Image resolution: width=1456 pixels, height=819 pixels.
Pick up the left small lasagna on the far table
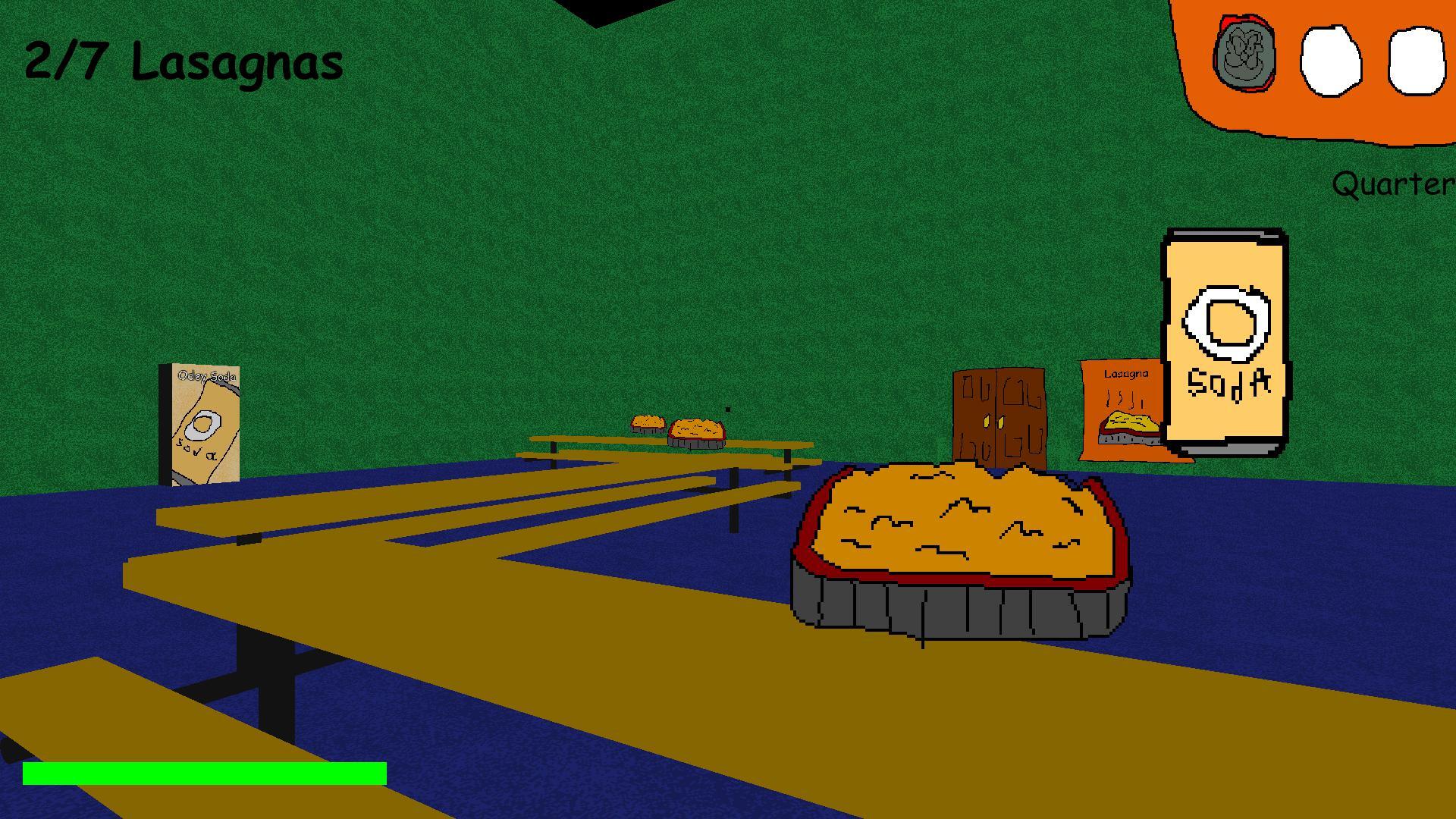[646, 423]
